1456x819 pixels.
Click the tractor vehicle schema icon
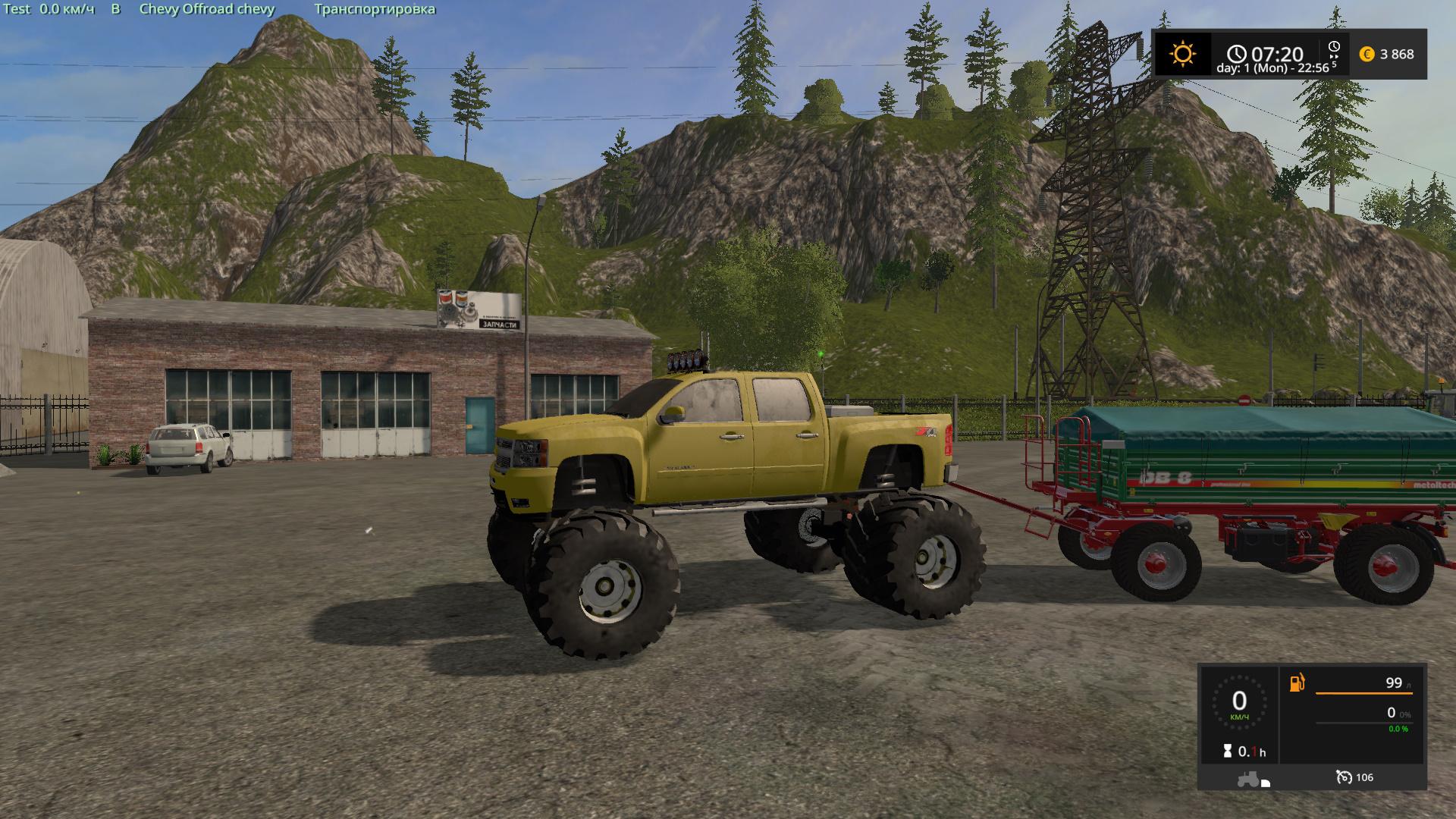[x=1249, y=778]
